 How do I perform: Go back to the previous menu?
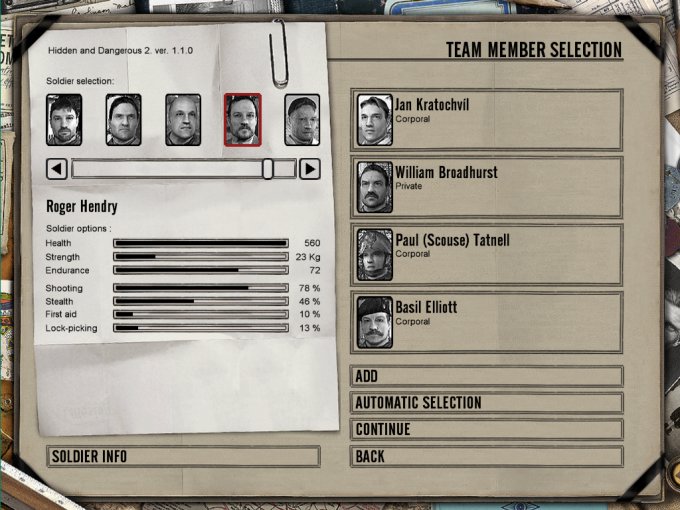click(486, 457)
